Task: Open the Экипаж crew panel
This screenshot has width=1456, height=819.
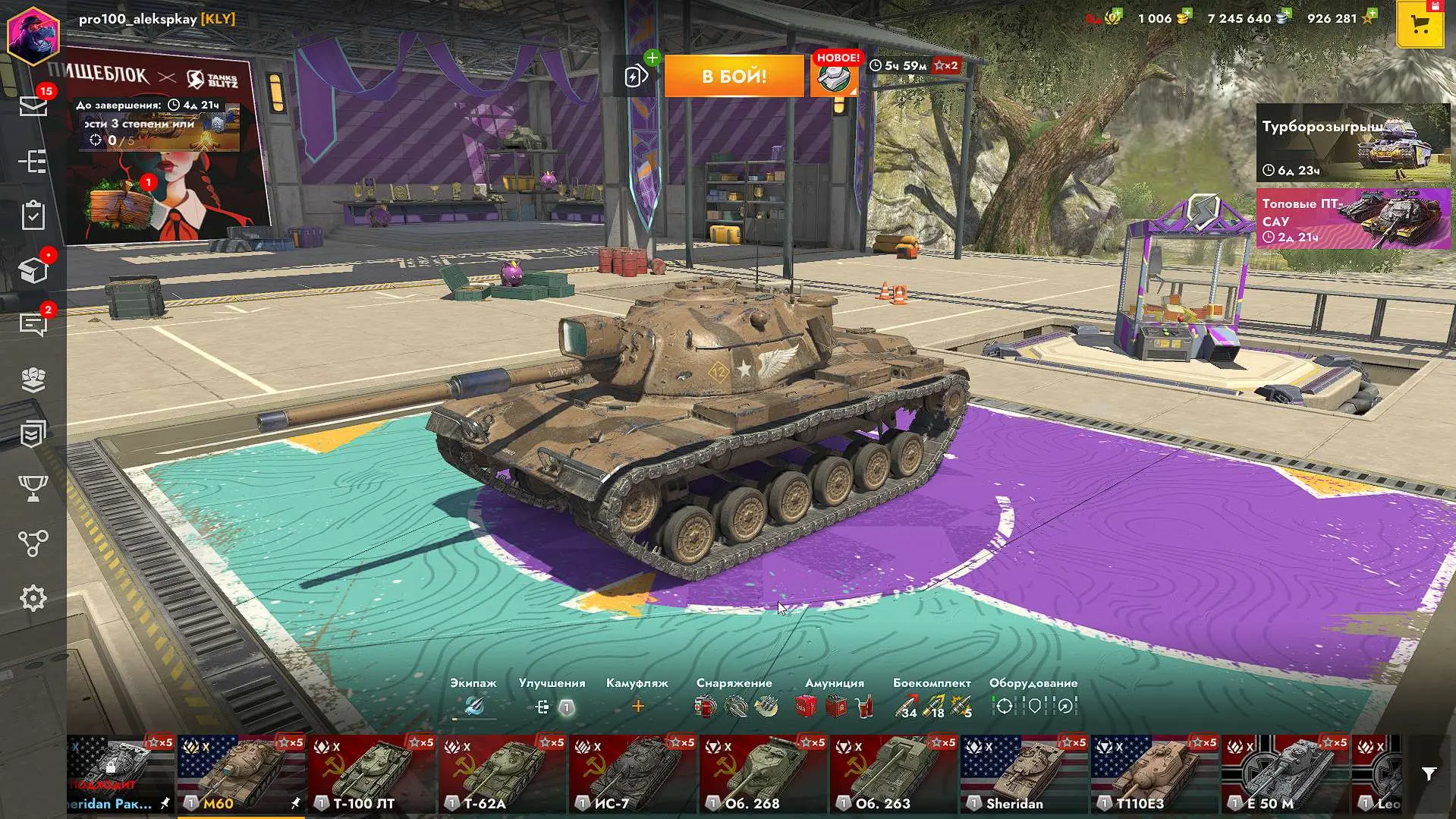Action: [x=473, y=707]
